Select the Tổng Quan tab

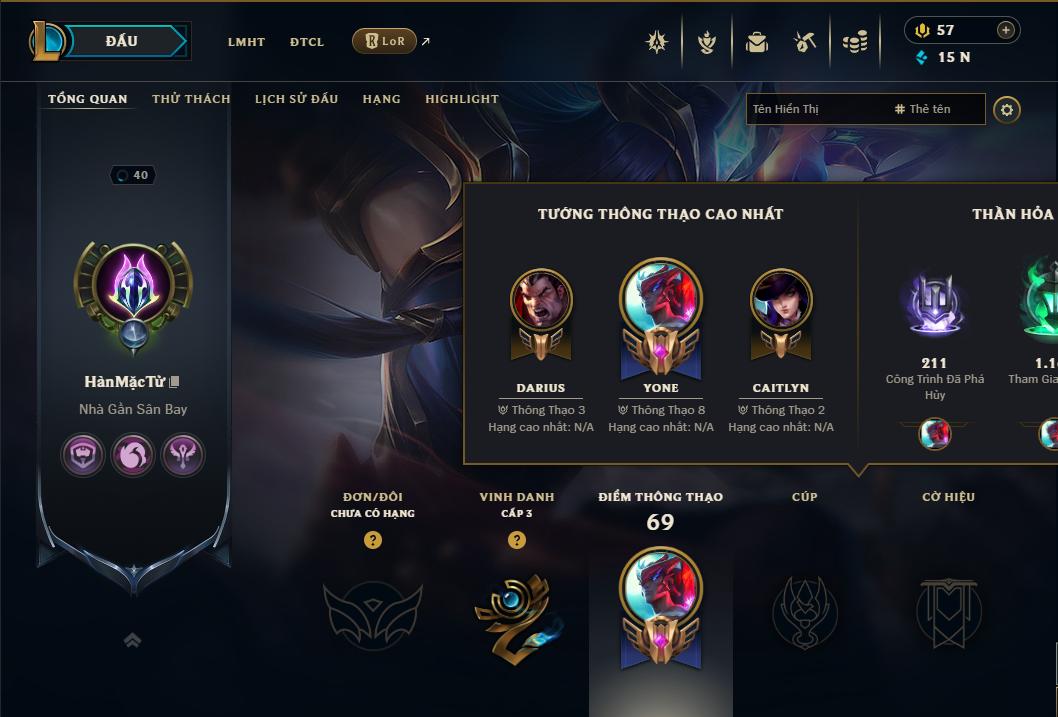pos(88,99)
